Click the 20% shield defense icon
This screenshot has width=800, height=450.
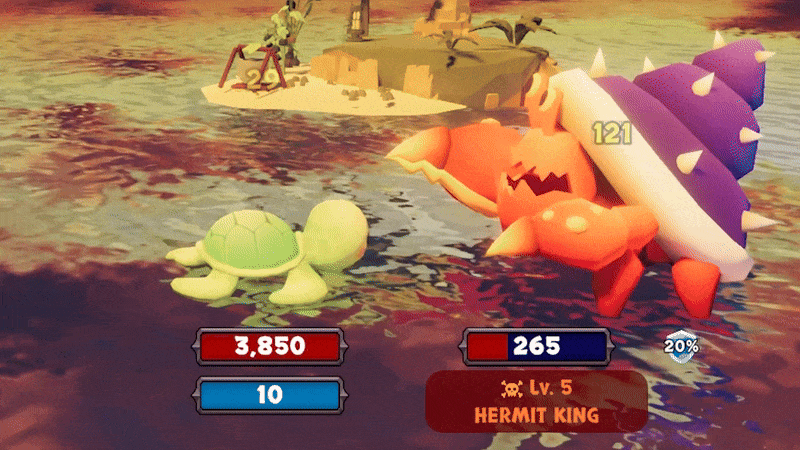683,346
